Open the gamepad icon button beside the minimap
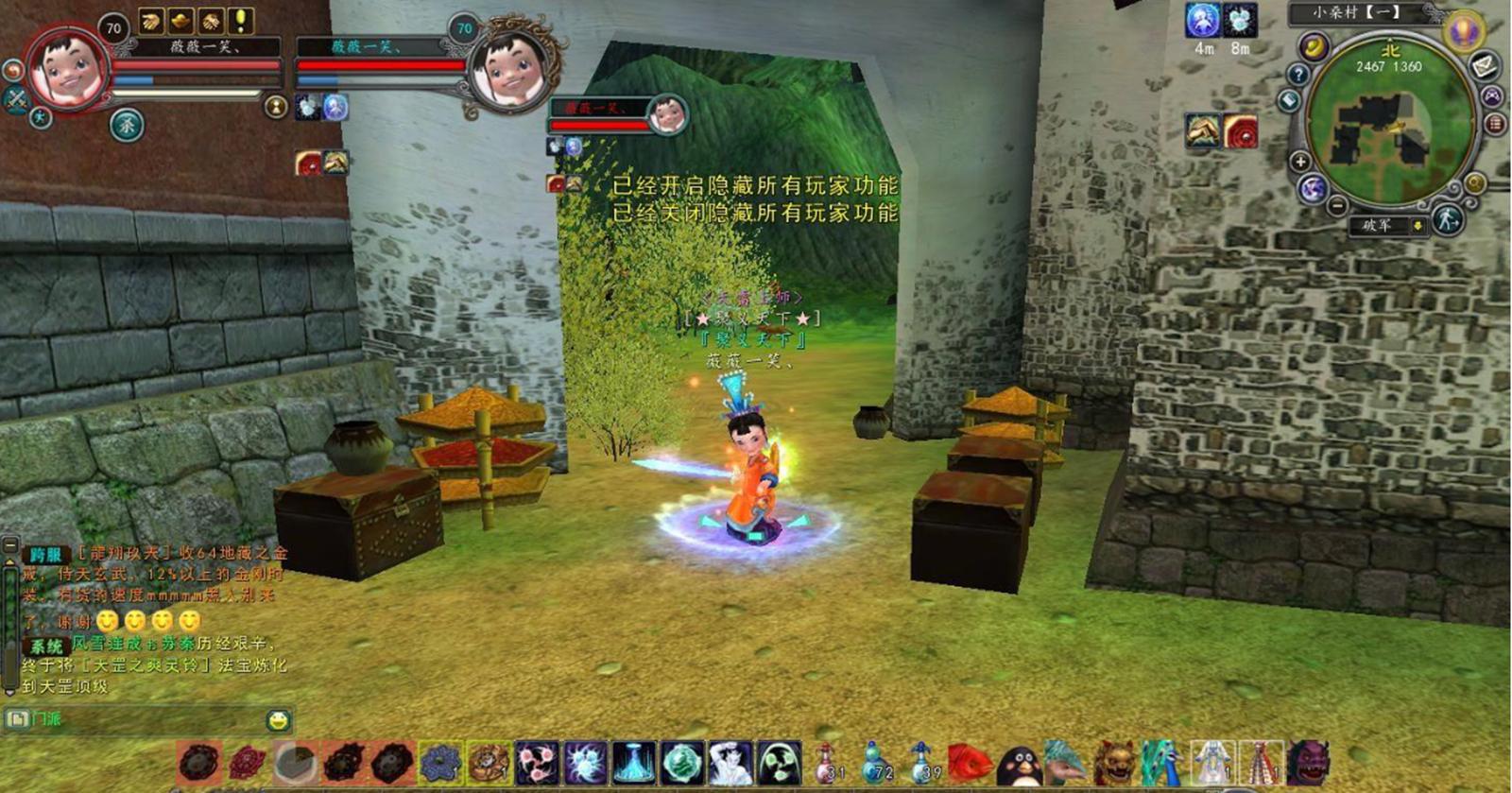 [x=1491, y=95]
